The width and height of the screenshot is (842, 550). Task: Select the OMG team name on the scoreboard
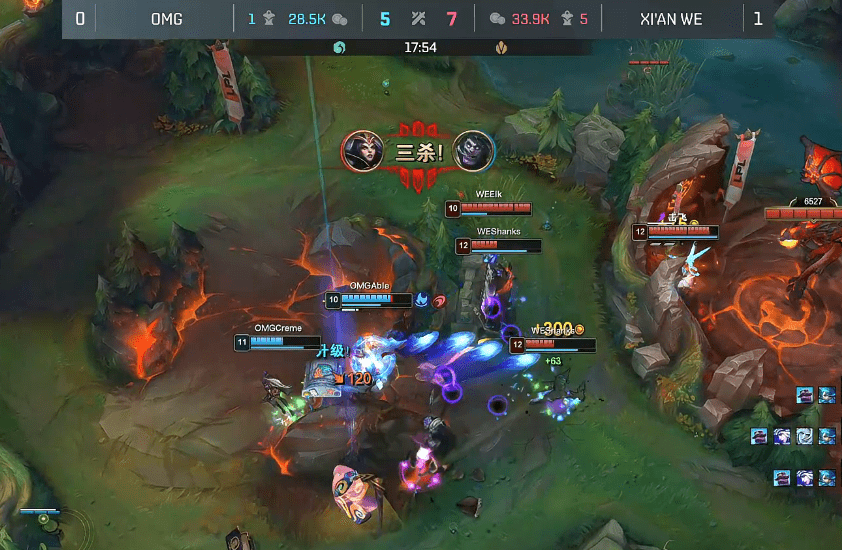pyautogui.click(x=167, y=19)
